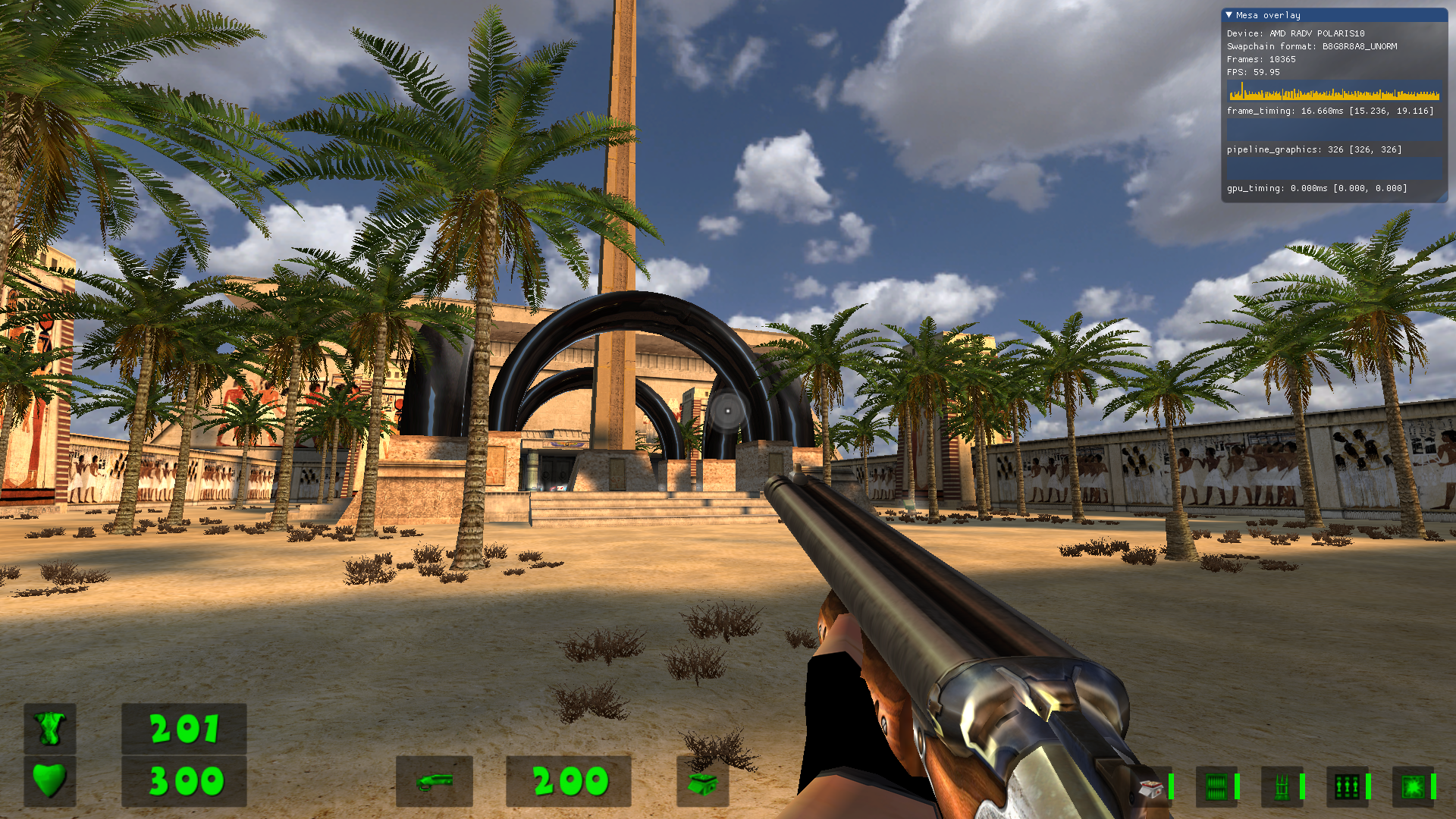Select the rockets ammo icon
1456x819 pixels.
click(1282, 789)
